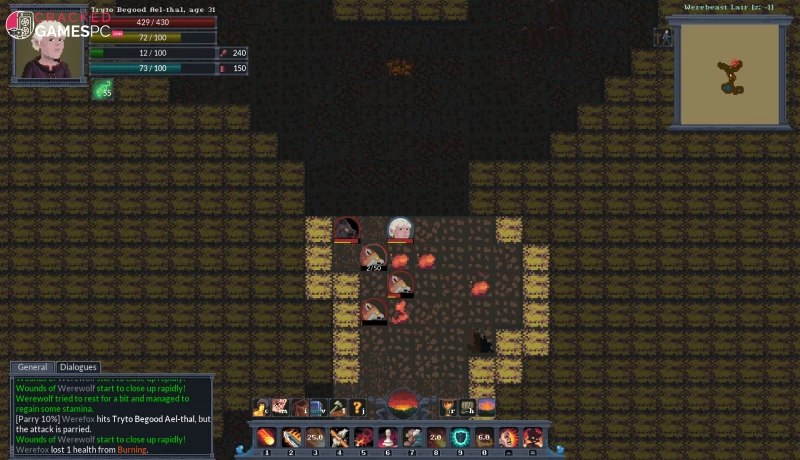This screenshot has width=800, height=460.
Task: Open the blue book button marked v
Action: [318, 406]
